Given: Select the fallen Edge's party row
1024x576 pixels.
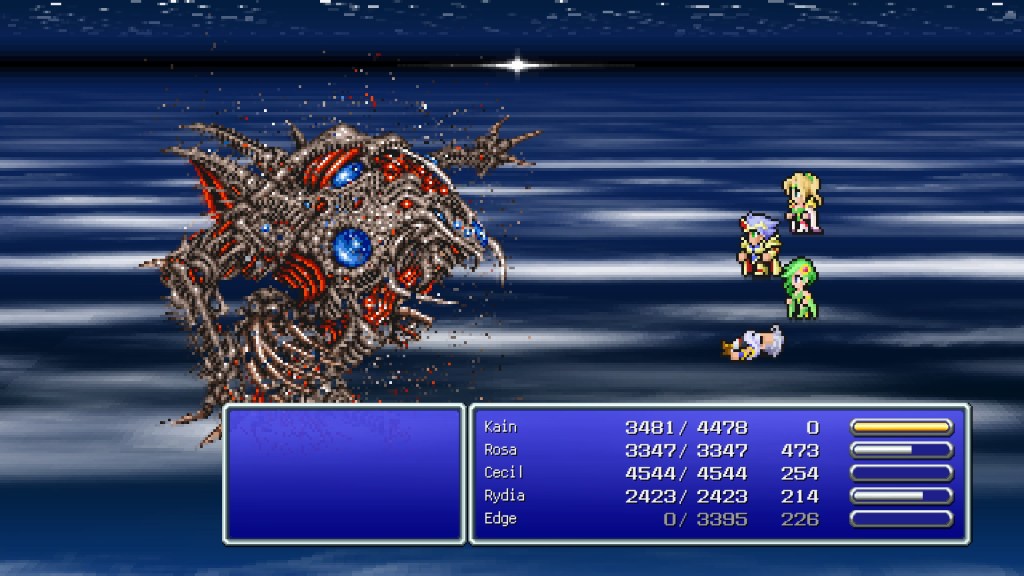Looking at the screenshot, I should 502,519.
